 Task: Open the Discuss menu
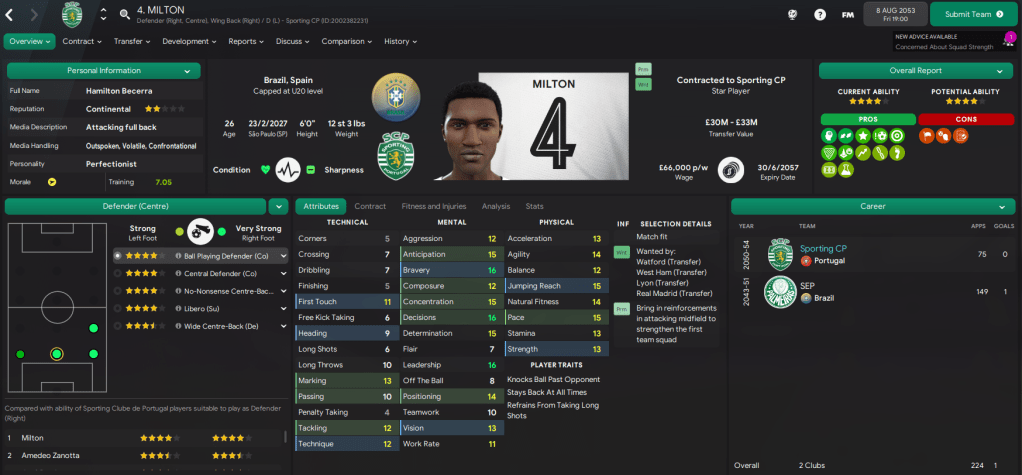pyautogui.click(x=293, y=41)
